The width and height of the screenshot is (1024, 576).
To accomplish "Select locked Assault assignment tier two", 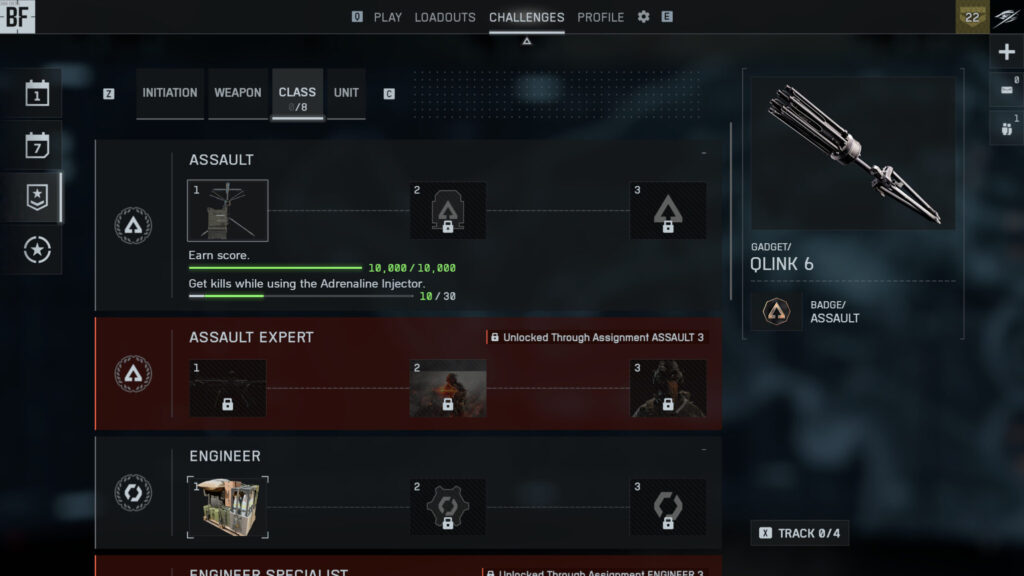I will pyautogui.click(x=448, y=210).
